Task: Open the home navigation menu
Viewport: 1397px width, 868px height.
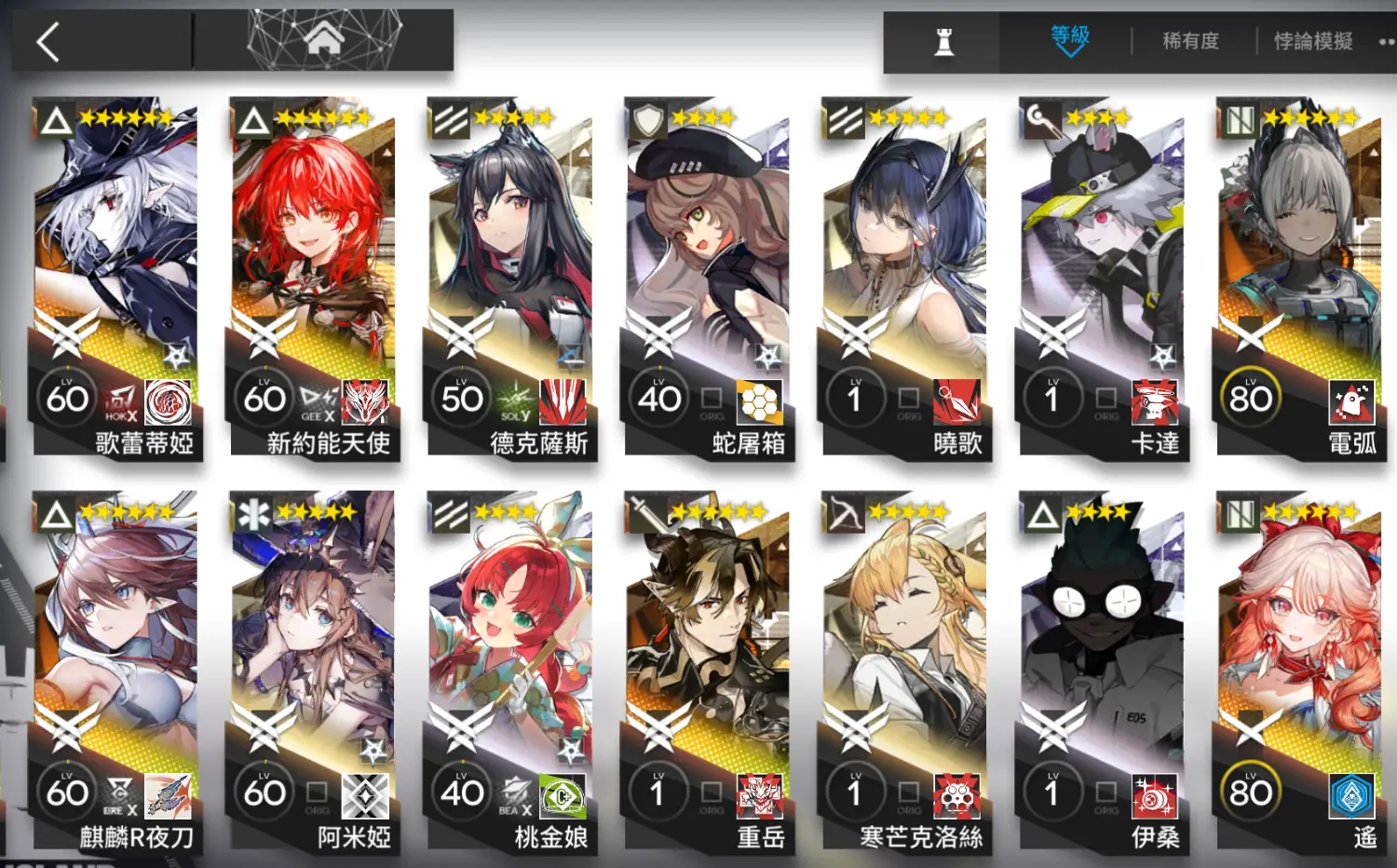Action: (x=323, y=40)
